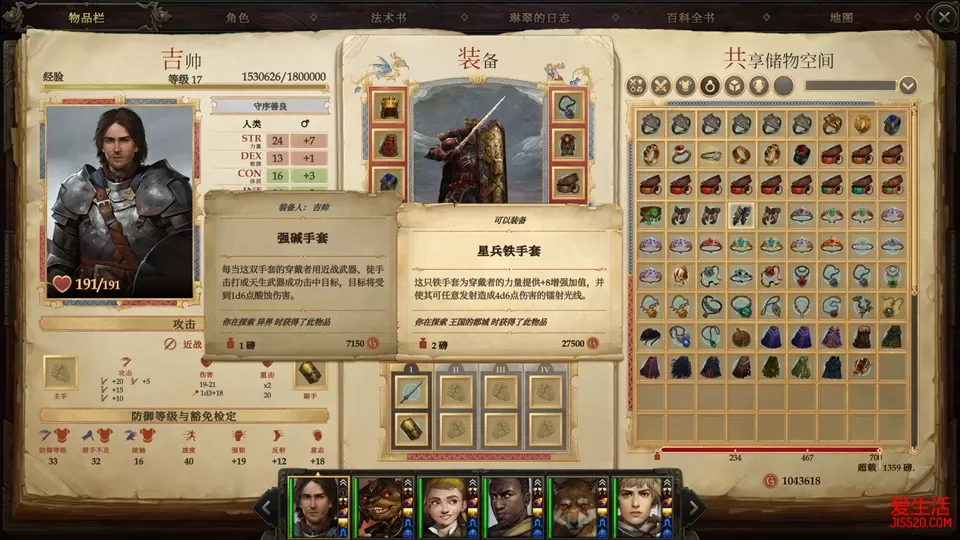
Task: Pick the blue-gem ring in the stash
Action: click(891, 125)
